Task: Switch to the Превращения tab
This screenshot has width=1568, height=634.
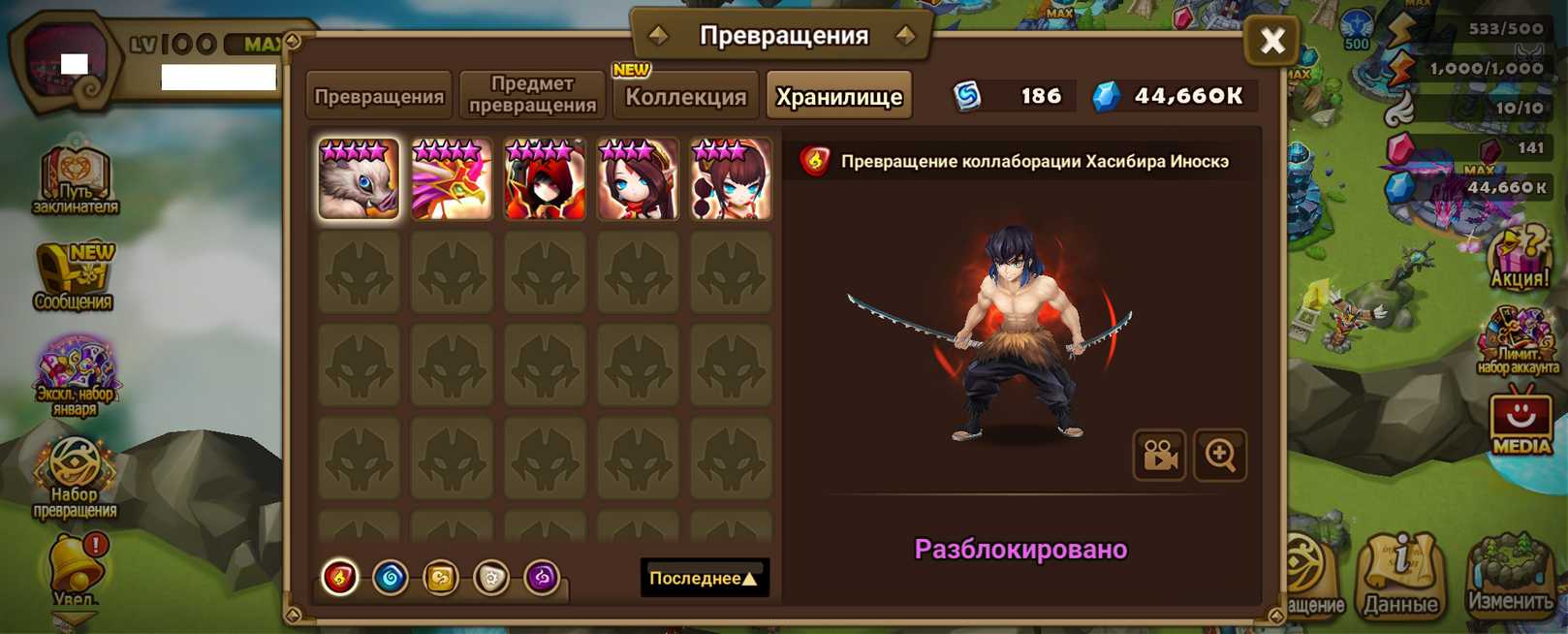Action: [x=379, y=96]
